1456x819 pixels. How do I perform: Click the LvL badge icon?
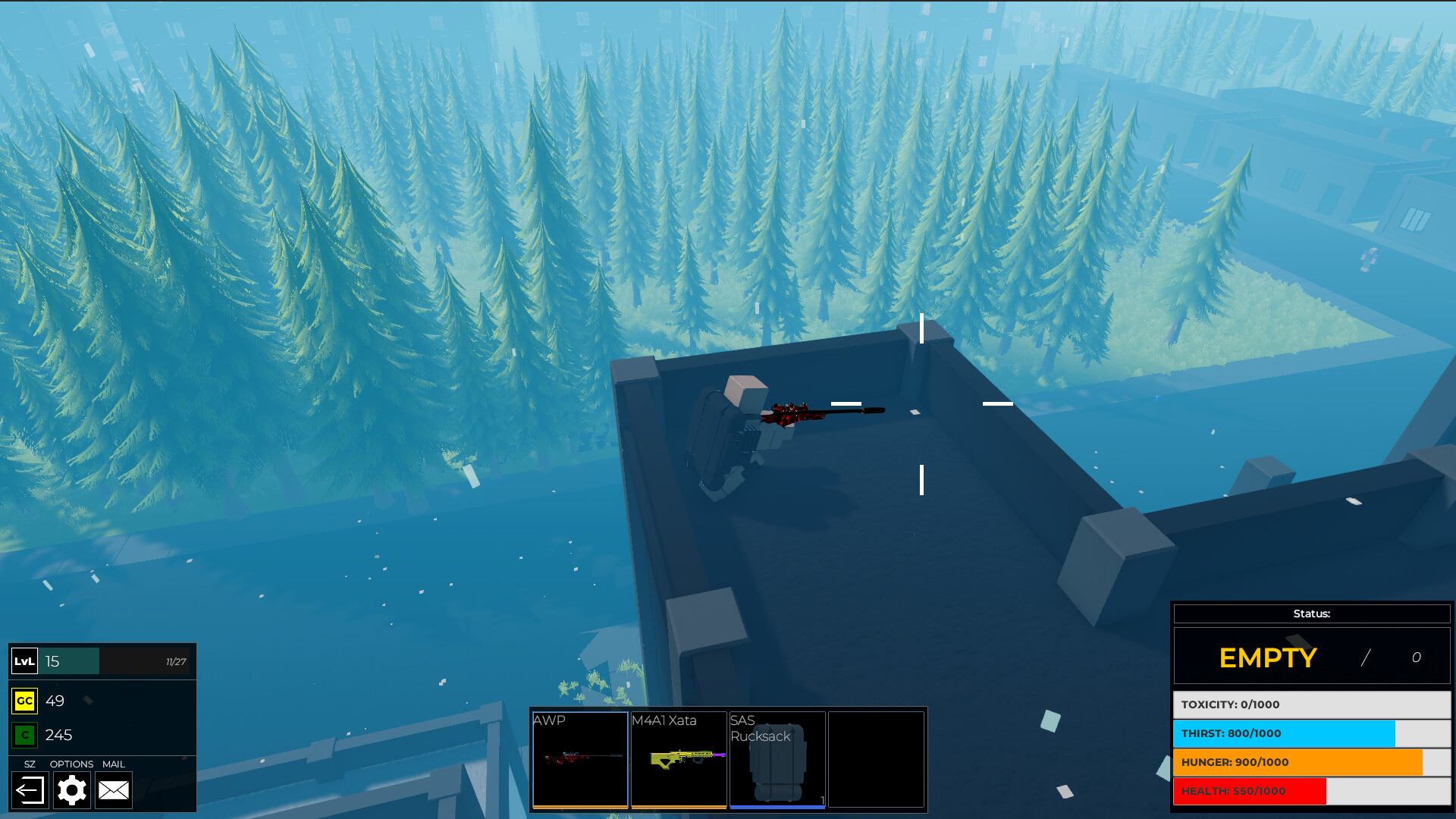click(24, 661)
